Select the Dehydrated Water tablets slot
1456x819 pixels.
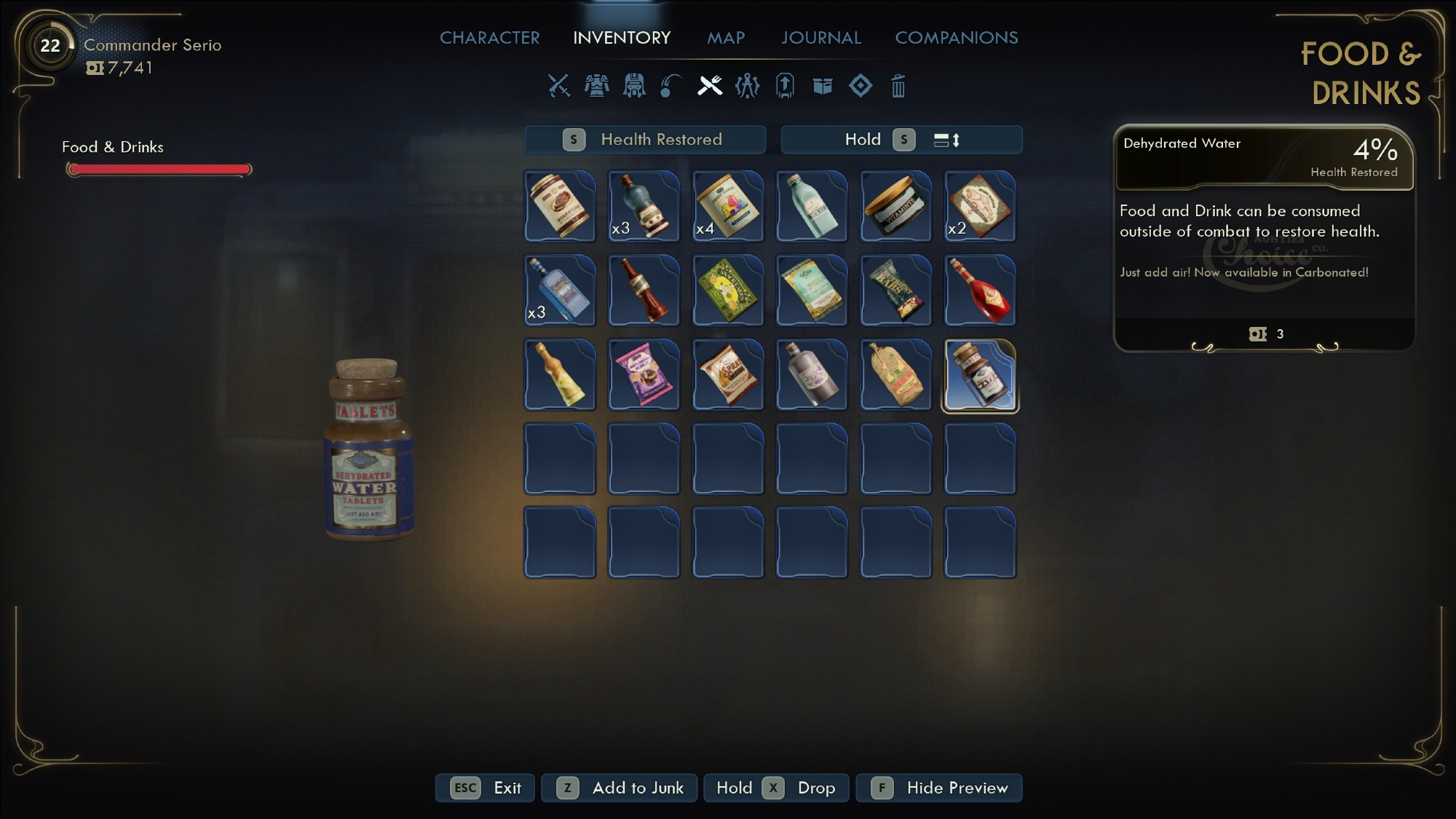coord(979,376)
